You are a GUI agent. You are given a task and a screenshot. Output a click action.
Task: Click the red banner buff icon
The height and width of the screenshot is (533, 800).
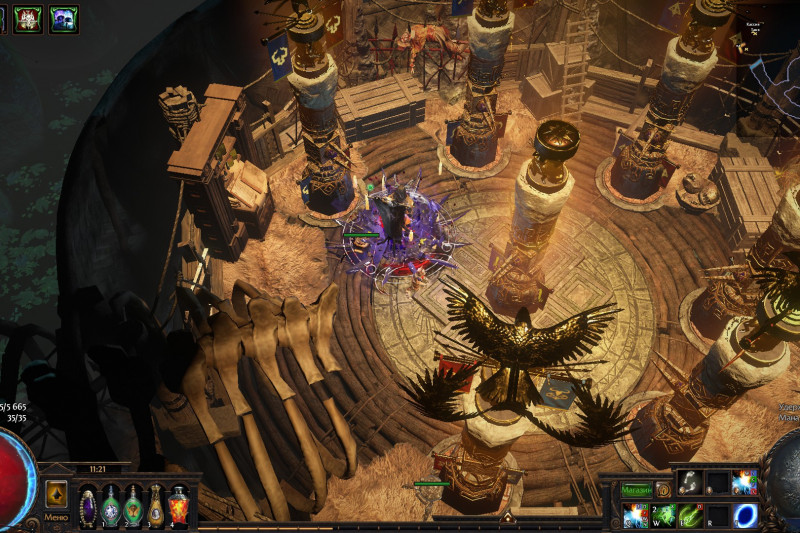[x=28, y=18]
